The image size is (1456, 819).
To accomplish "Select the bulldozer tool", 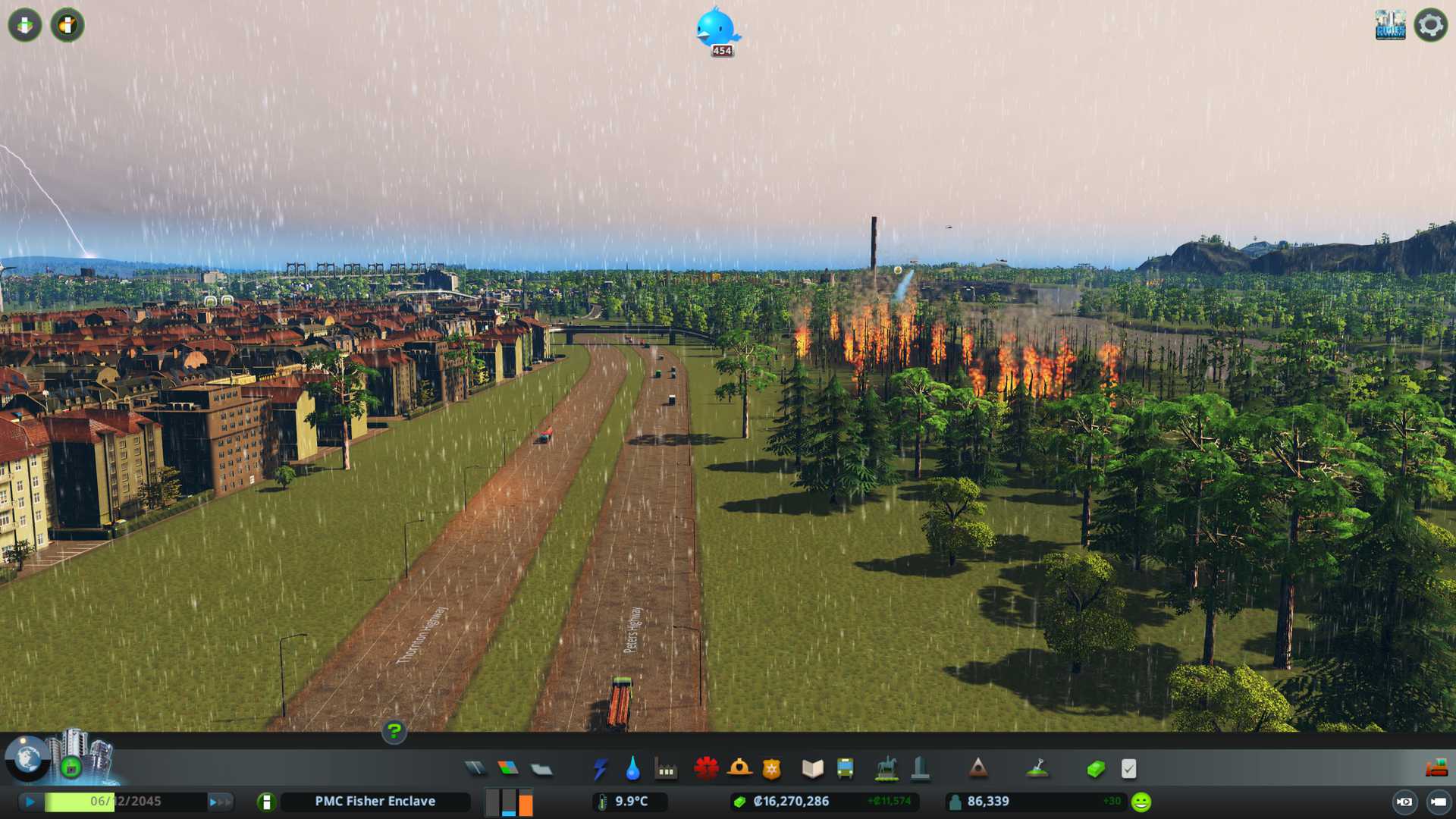I will pos(1436,768).
